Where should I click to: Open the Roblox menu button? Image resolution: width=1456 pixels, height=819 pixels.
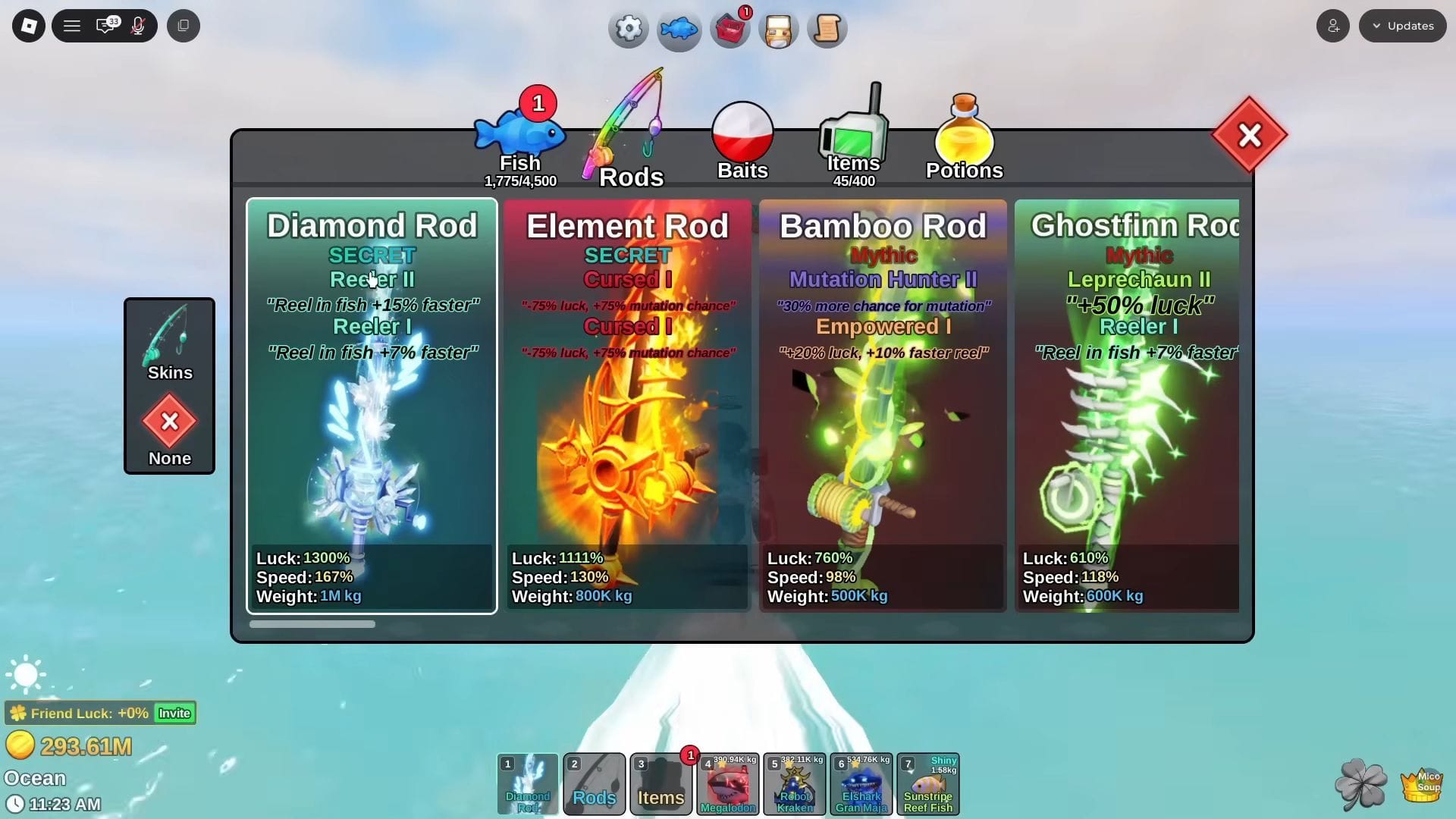point(29,26)
